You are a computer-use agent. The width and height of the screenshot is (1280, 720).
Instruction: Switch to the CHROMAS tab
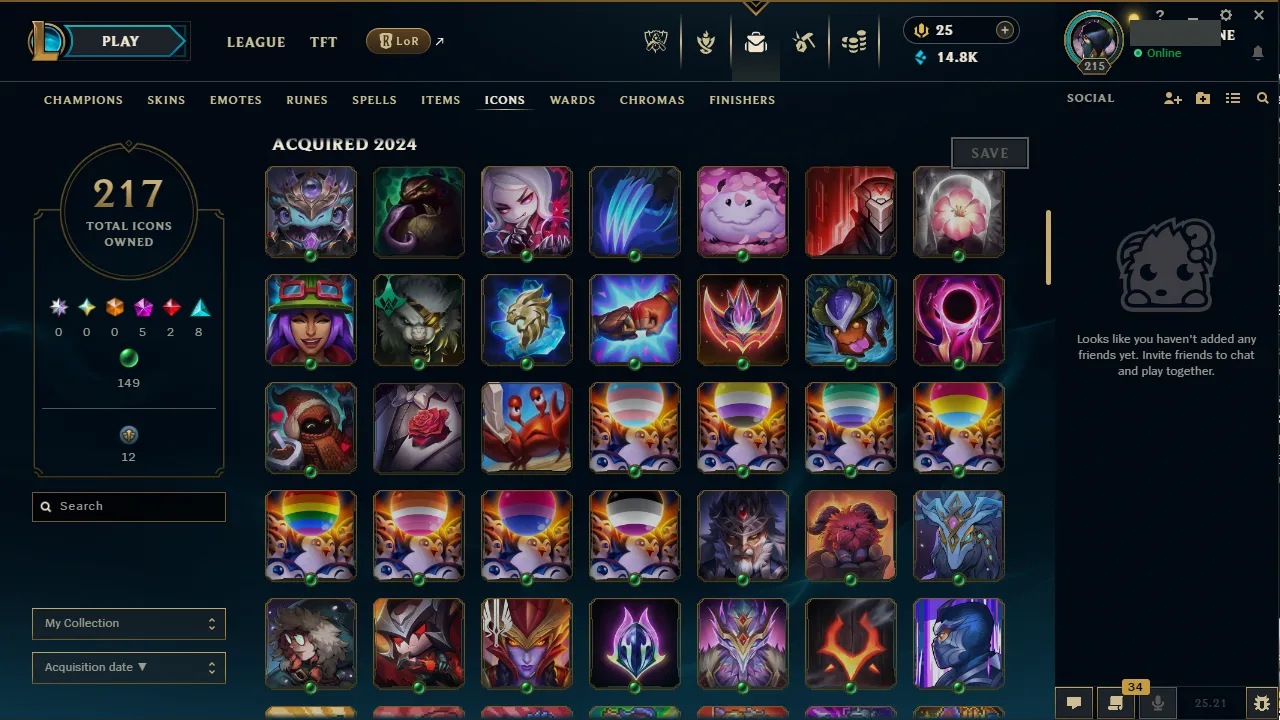[652, 100]
